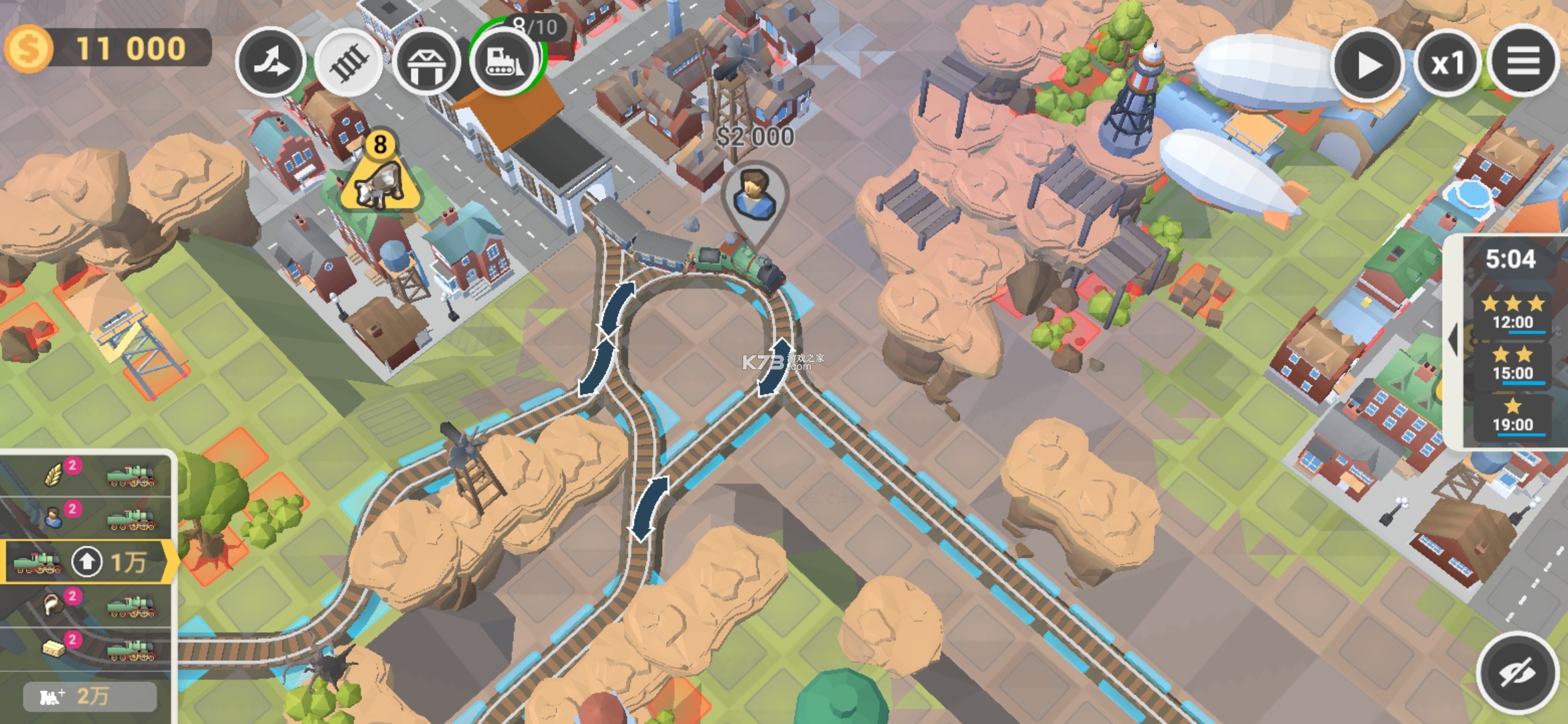Viewport: 1568px width, 724px height.
Task: Choose the track building tool
Action: click(x=348, y=64)
